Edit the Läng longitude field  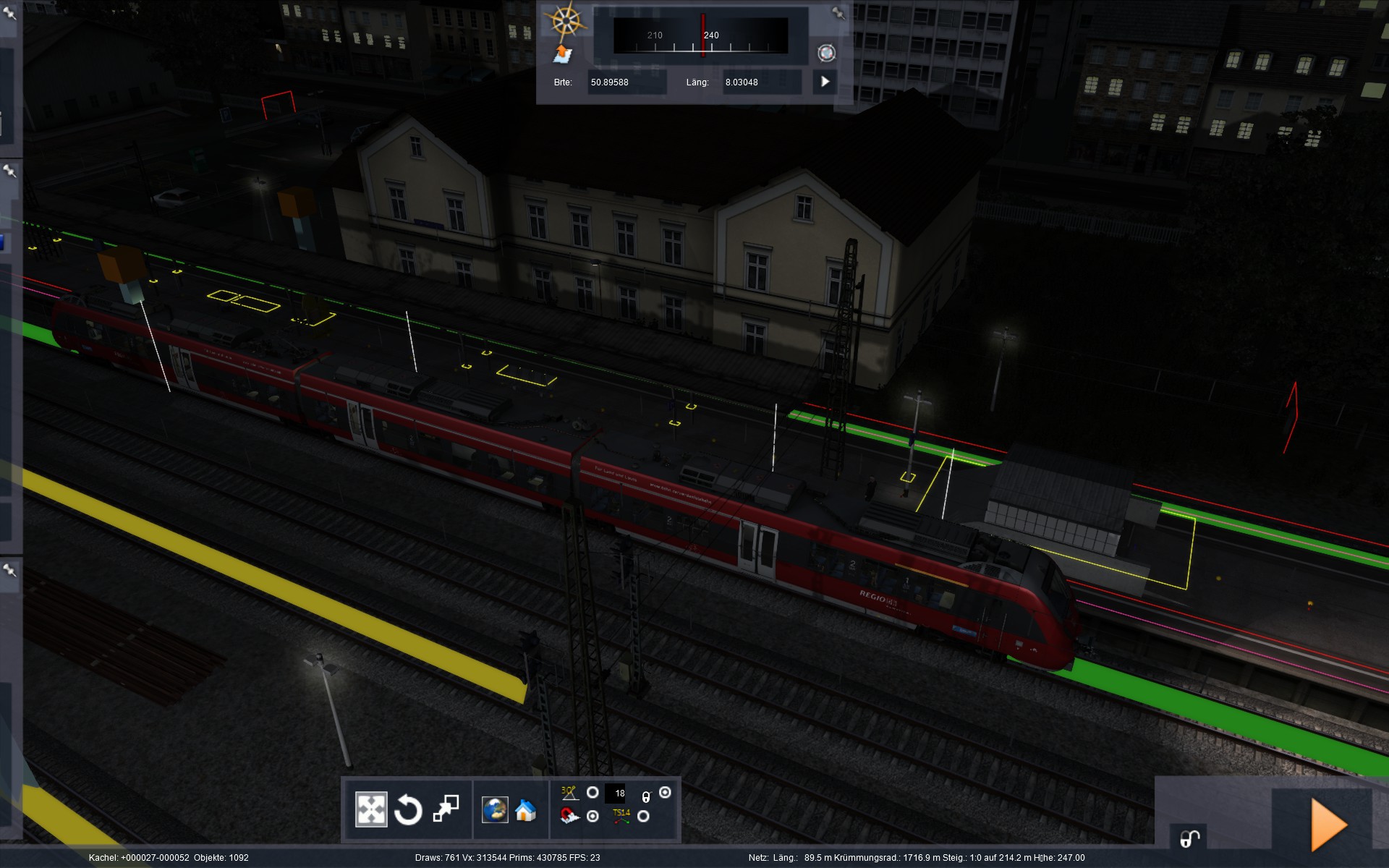click(761, 82)
